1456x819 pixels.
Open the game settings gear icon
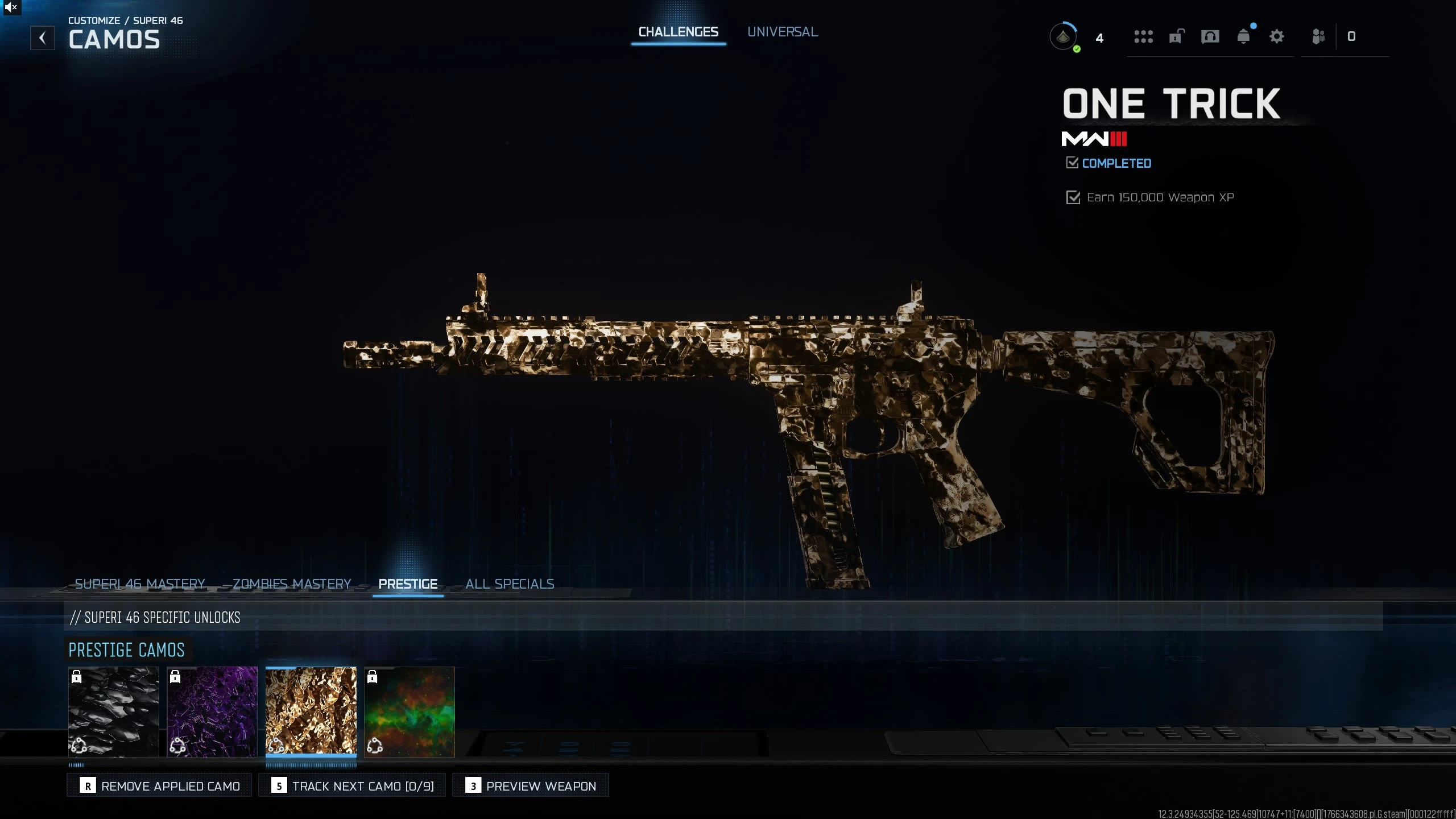click(x=1277, y=36)
